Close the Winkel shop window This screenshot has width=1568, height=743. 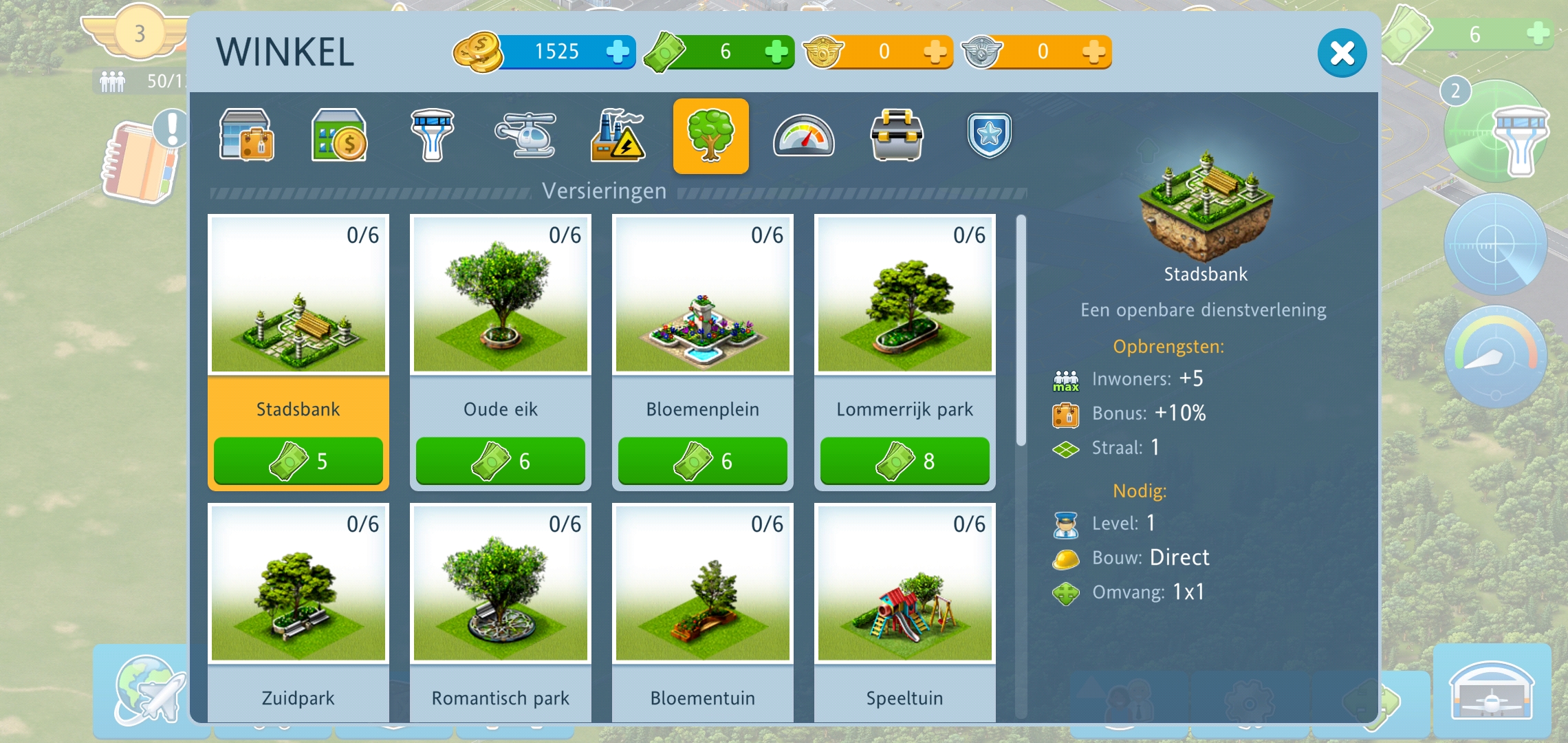(x=1341, y=53)
